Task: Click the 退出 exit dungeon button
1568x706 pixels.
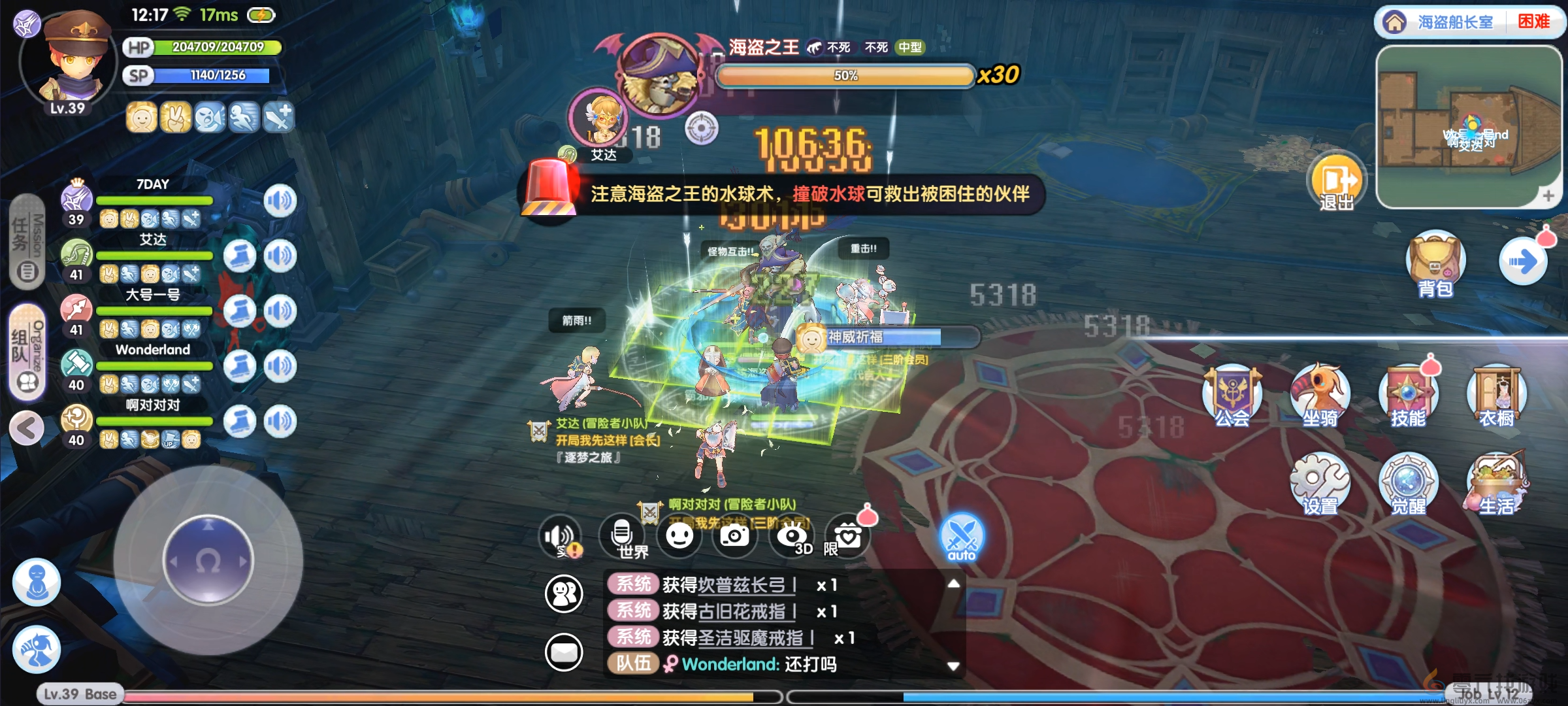Action: (1336, 183)
